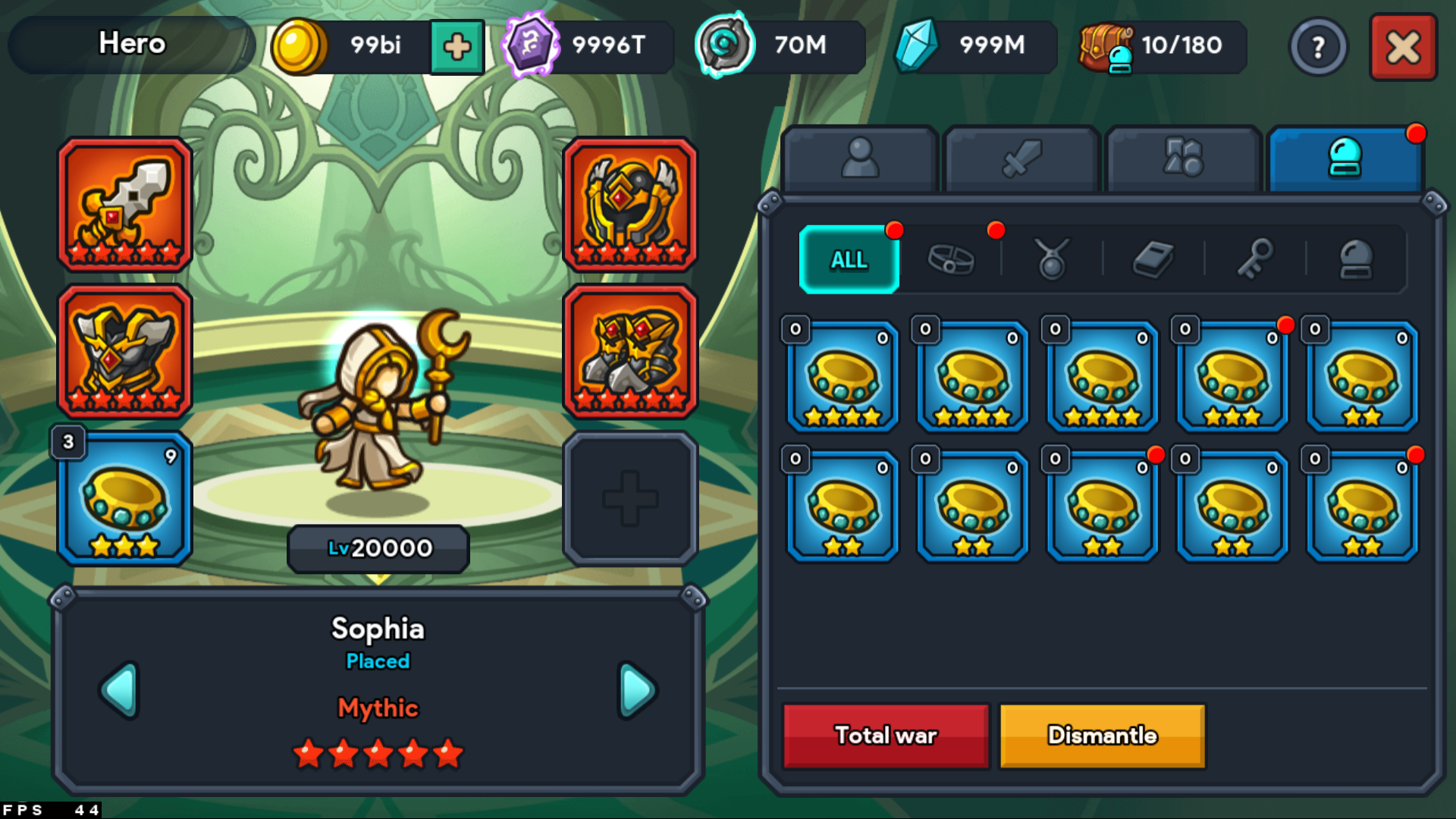The width and height of the screenshot is (1456, 819).
Task: Click the five-star rating under Mythic
Action: 378,752
